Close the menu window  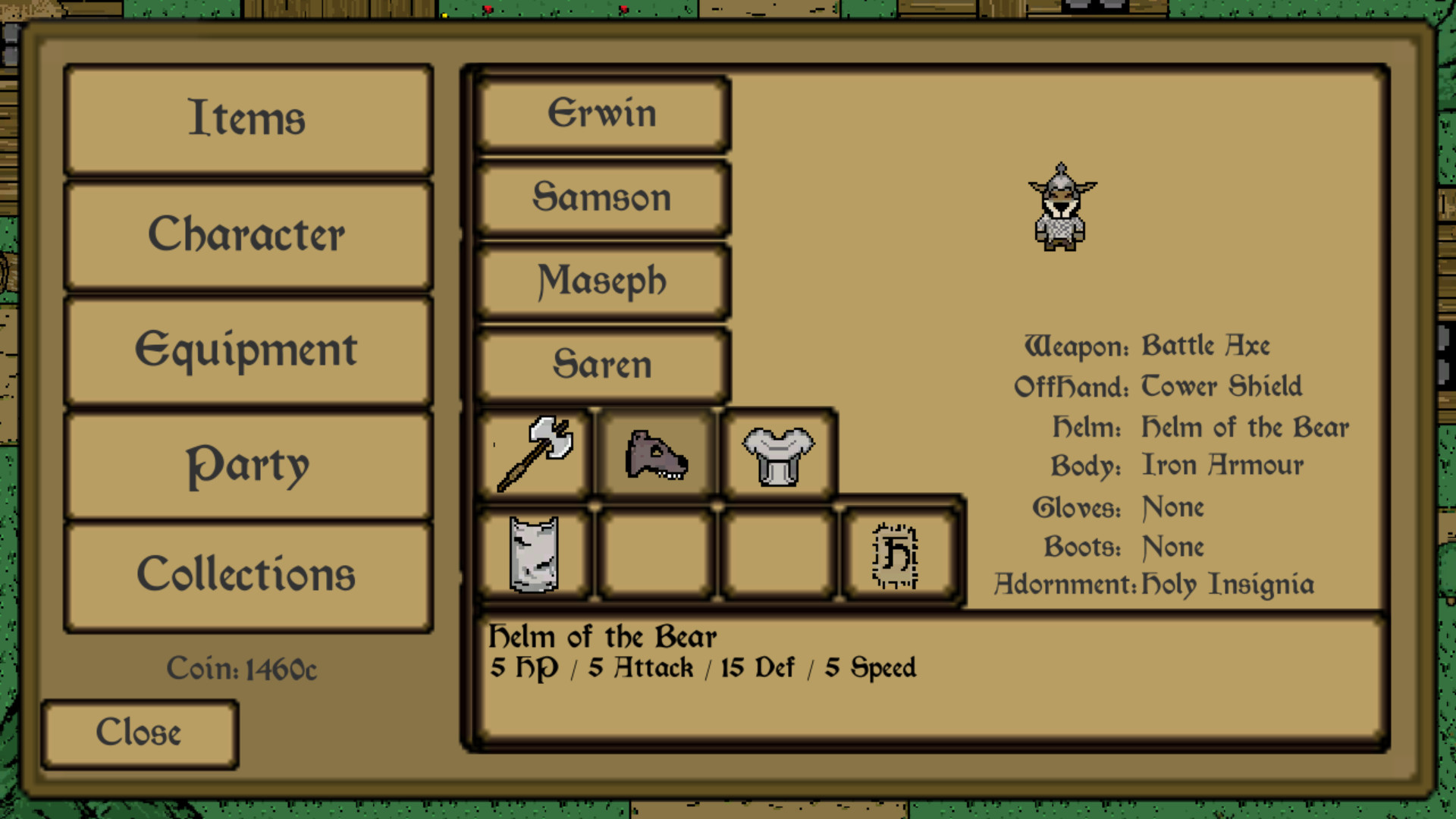[140, 732]
